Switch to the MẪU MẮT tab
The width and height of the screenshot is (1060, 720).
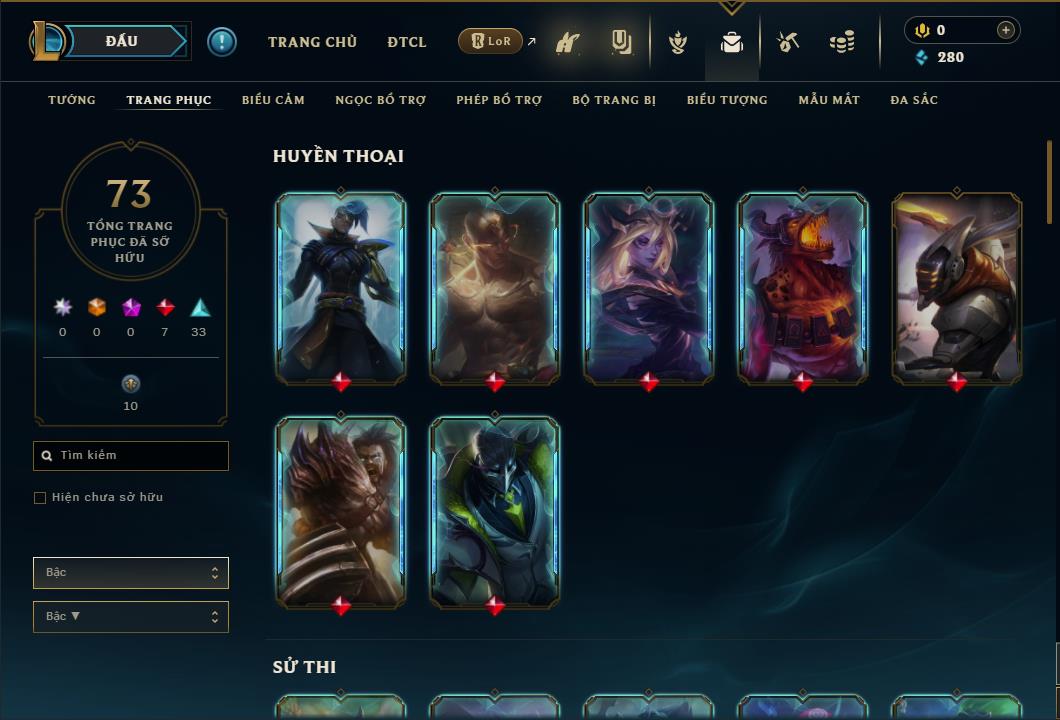829,100
